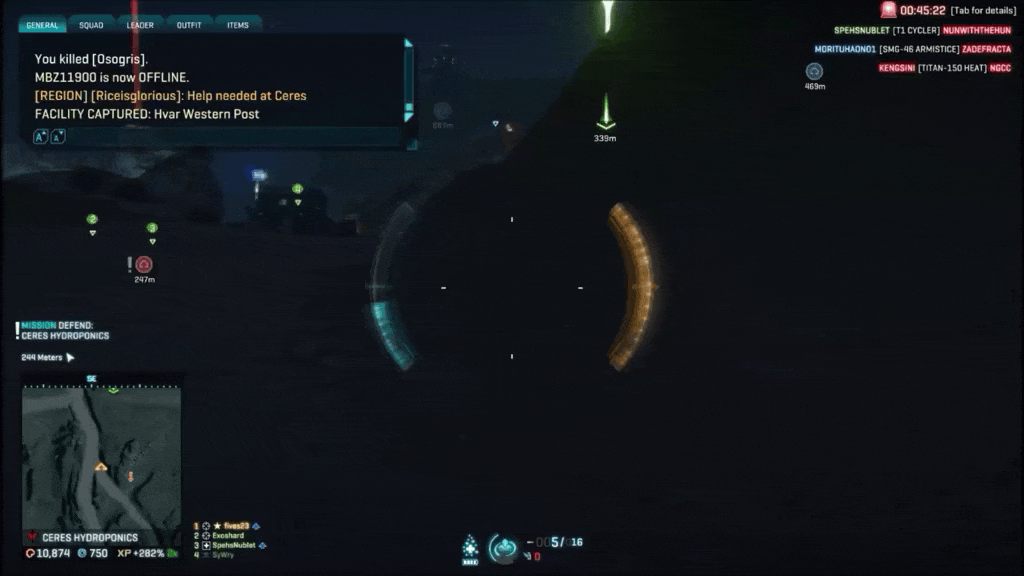Select squad member SpehsNublet in squad list
The image size is (1024, 576).
point(234,545)
